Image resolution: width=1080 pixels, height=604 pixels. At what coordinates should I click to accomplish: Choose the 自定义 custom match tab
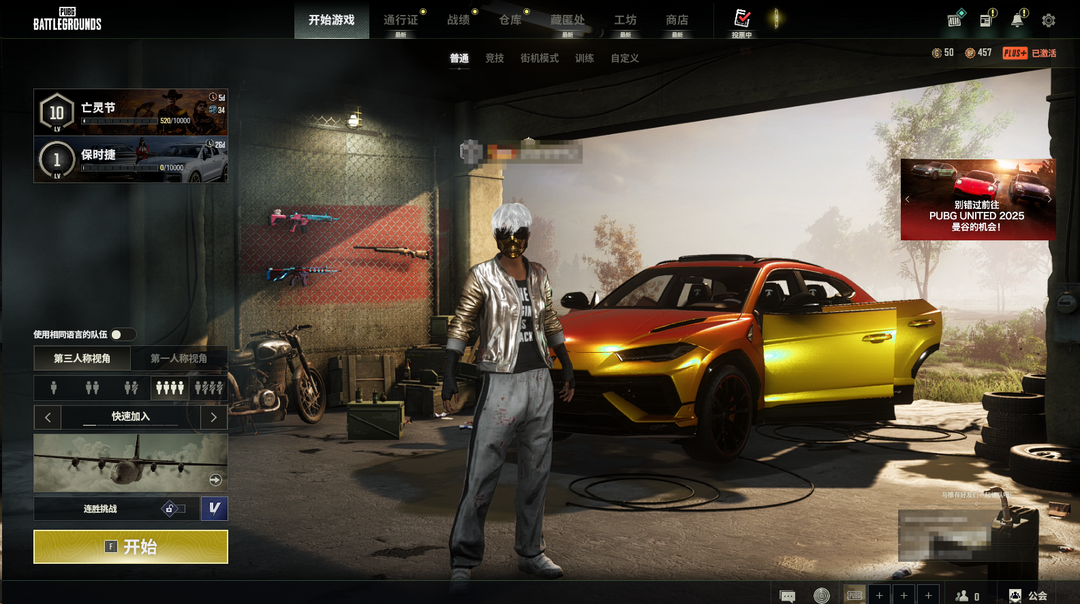(x=625, y=59)
